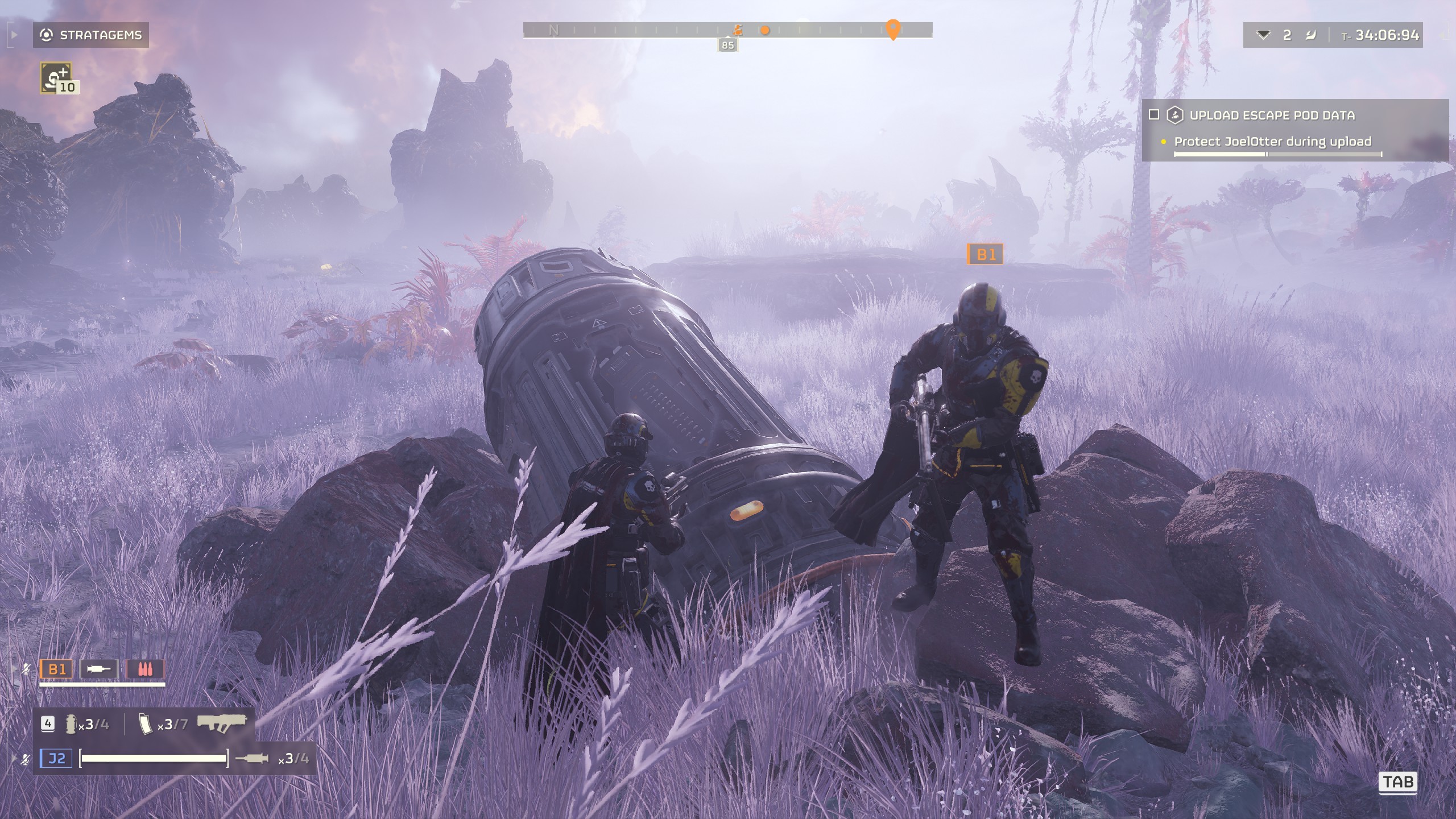Click the magazine icon next to the rifle
Image resolution: width=1456 pixels, height=819 pixels.
click(144, 724)
